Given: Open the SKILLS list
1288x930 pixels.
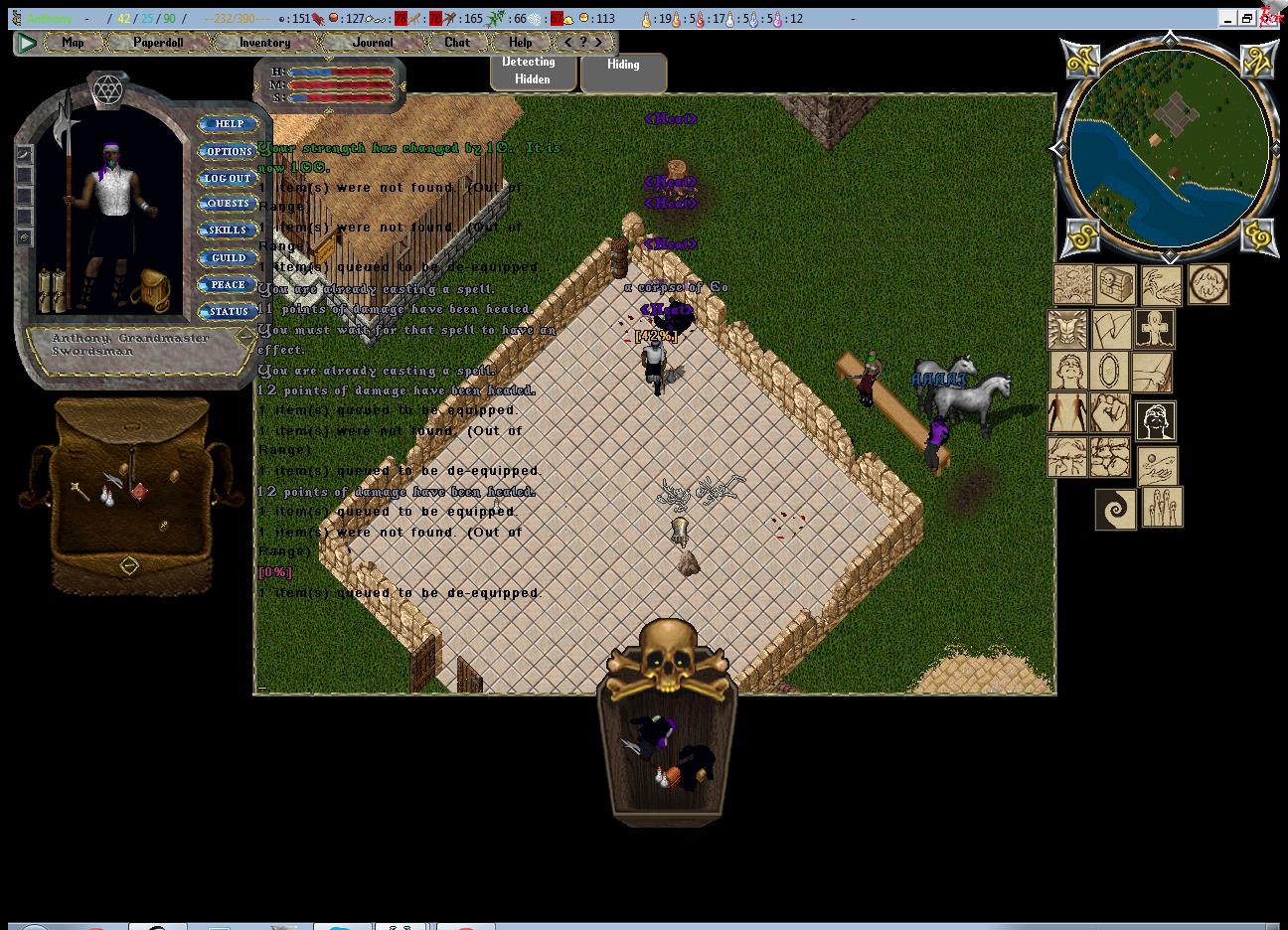Looking at the screenshot, I should coord(229,231).
